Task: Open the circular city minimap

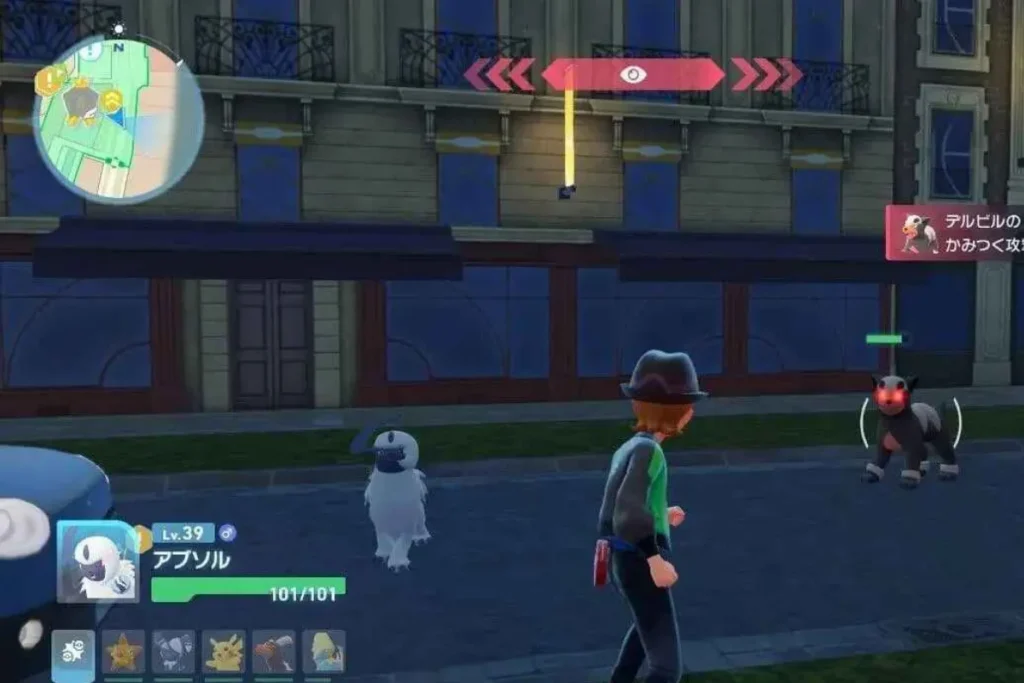Action: pyautogui.click(x=118, y=119)
